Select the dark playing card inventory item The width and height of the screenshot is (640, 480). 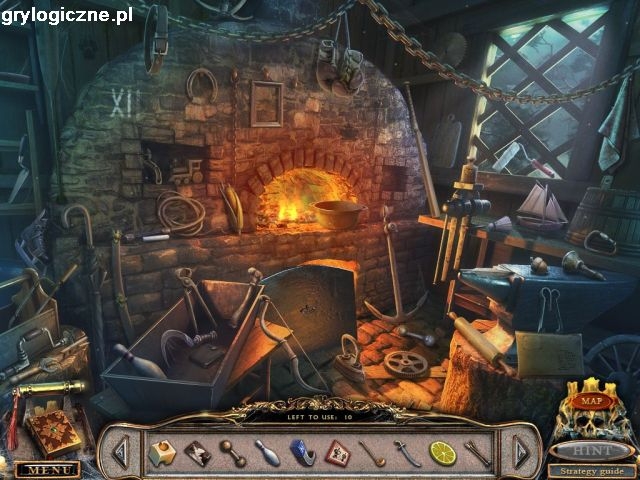click(x=197, y=453)
